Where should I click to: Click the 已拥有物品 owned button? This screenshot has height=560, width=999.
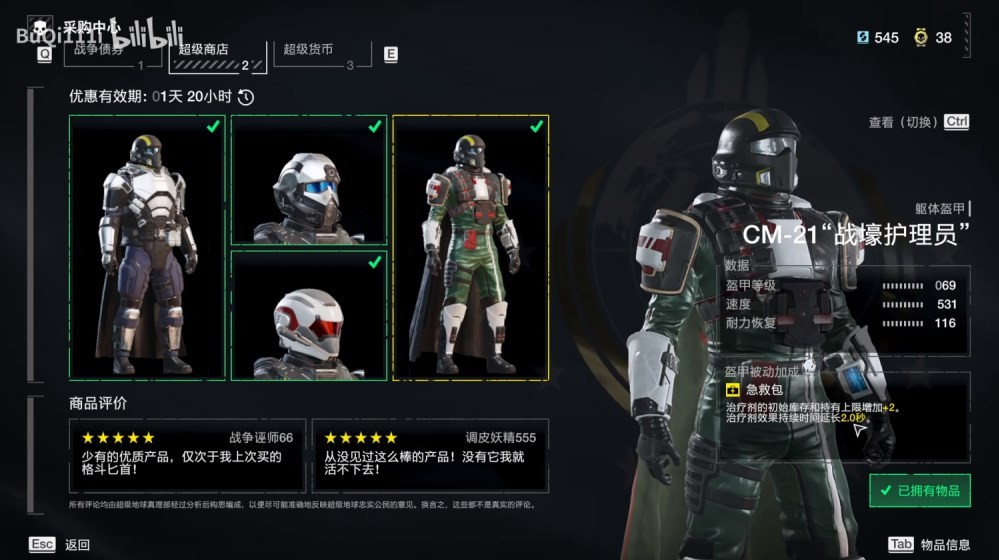(919, 490)
